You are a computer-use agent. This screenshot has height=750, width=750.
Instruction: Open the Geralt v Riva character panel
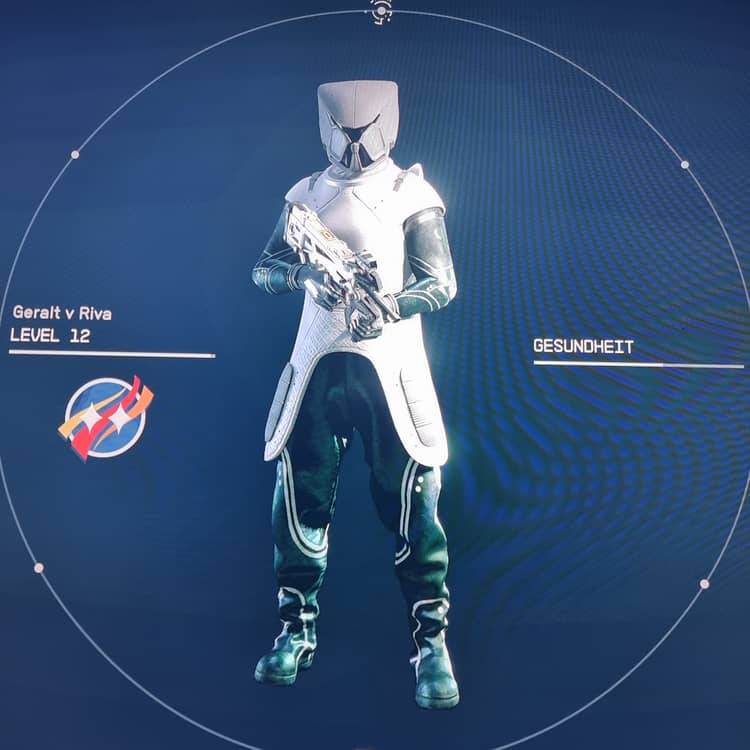tap(62, 313)
